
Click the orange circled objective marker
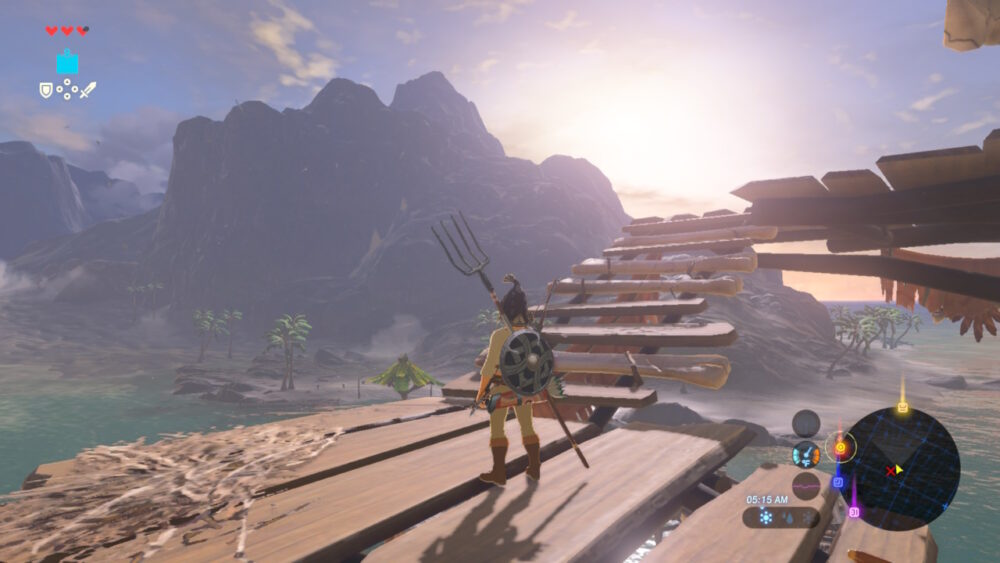840,448
